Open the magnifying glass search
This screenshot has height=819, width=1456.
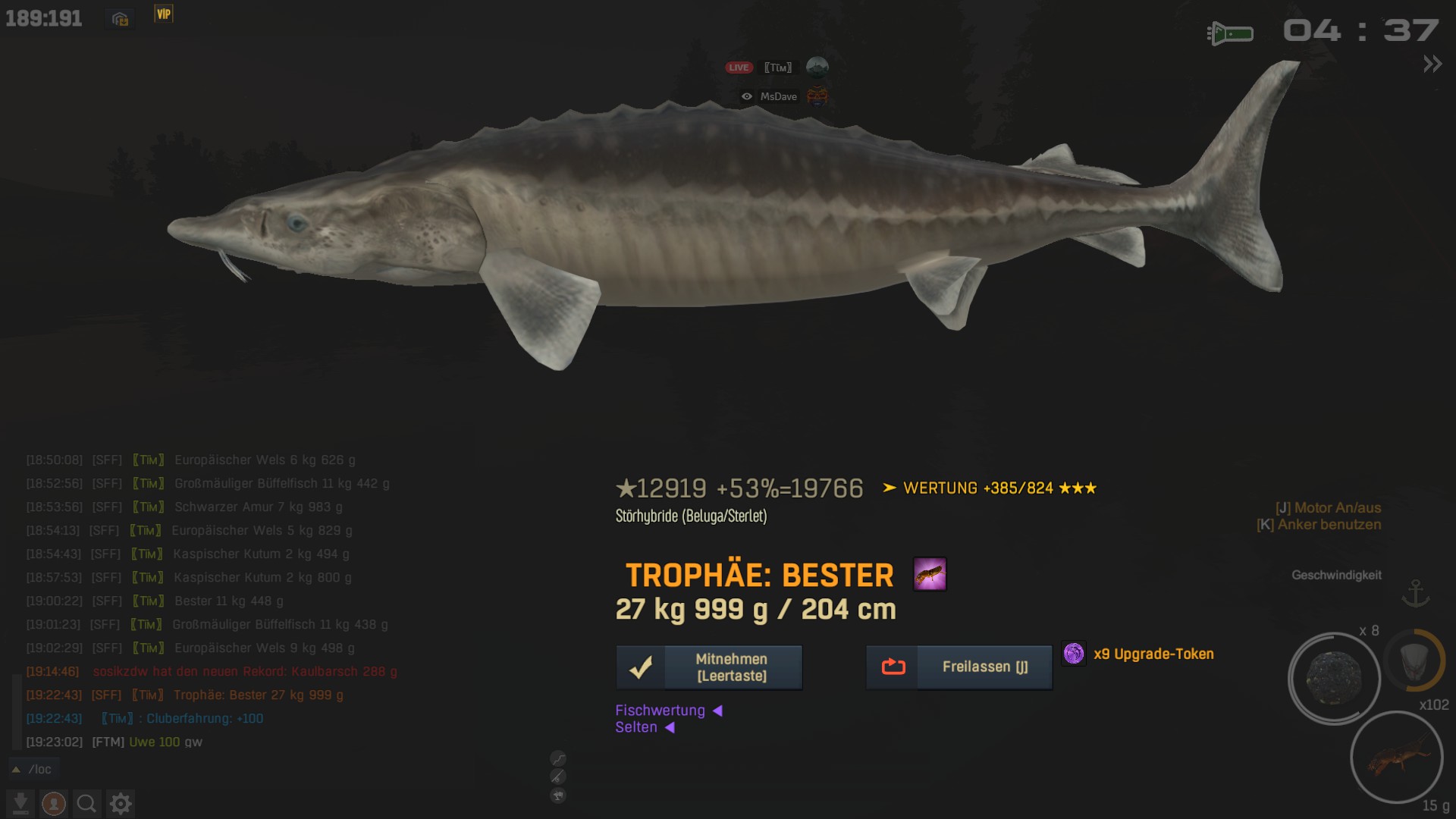click(86, 803)
